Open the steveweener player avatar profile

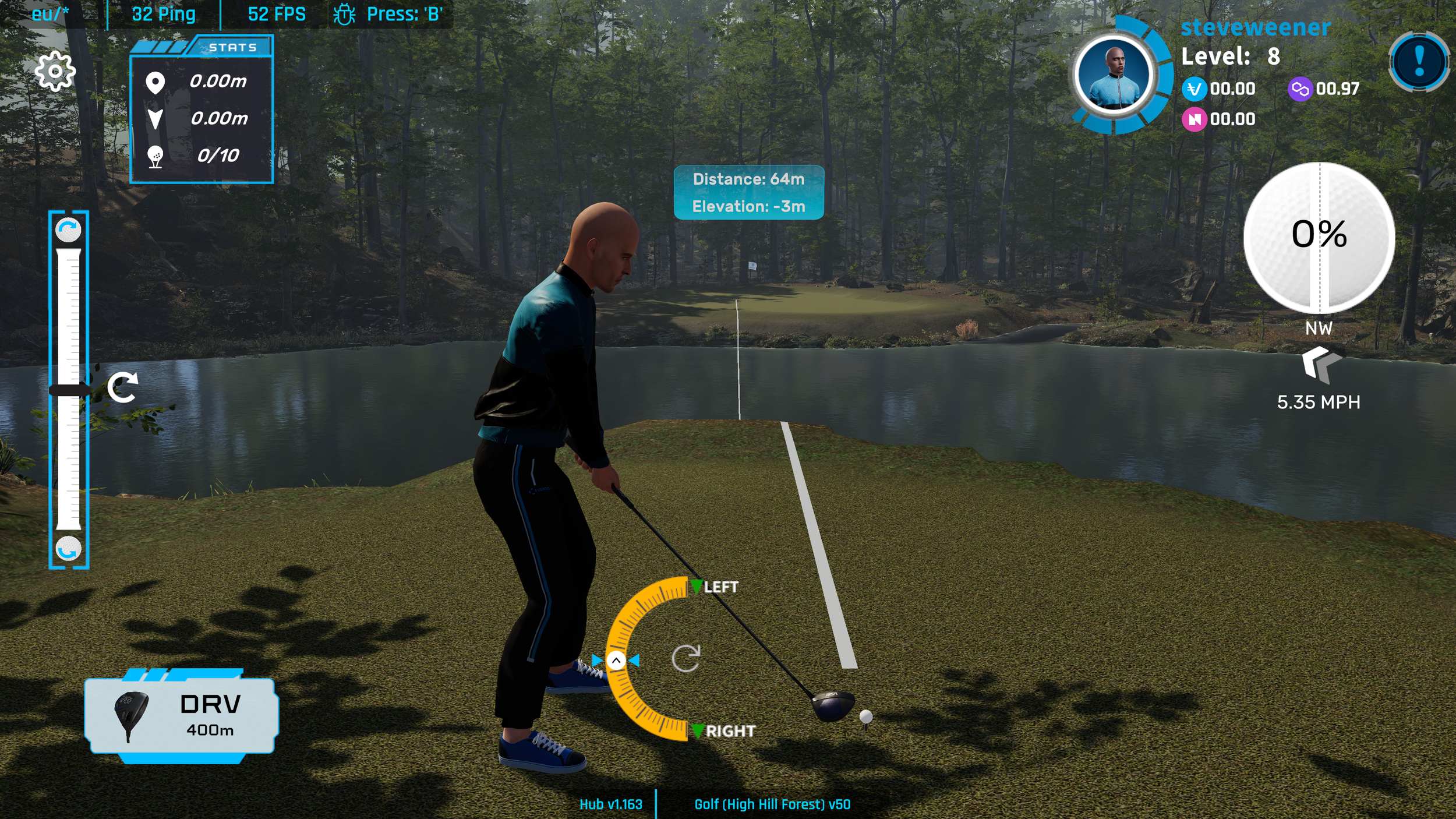point(1114,75)
